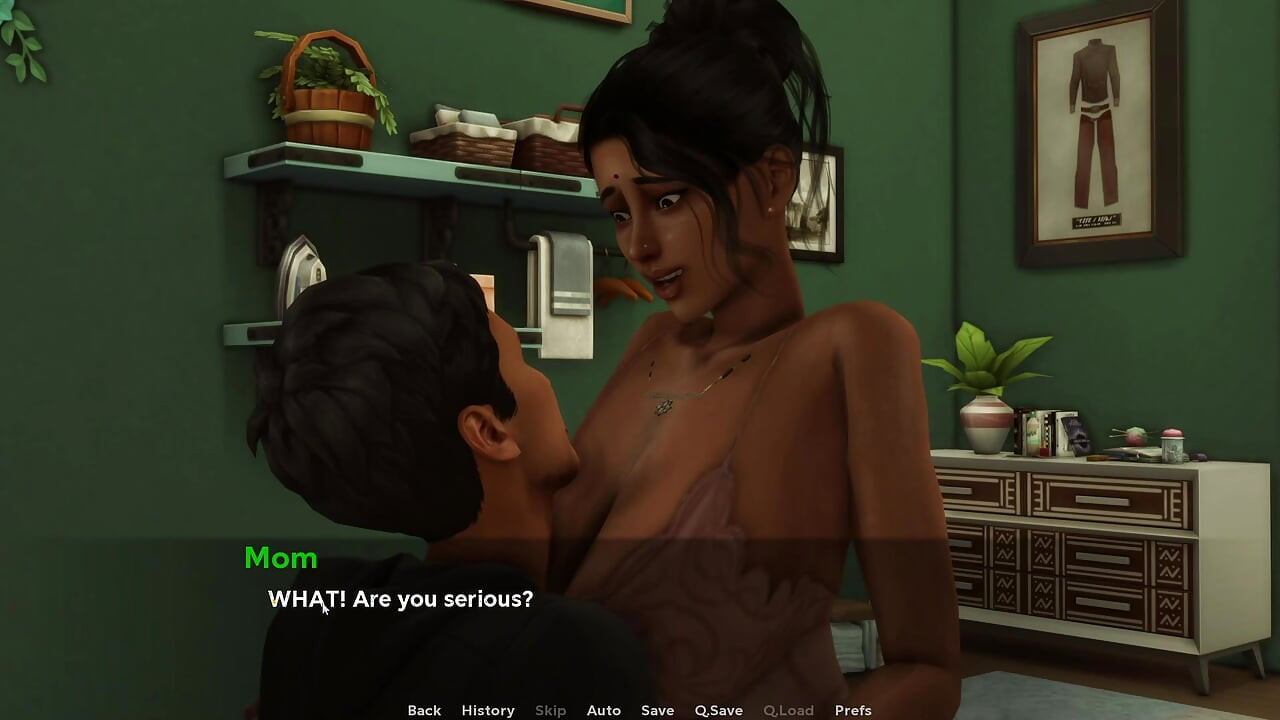Click Back to rewind the dialogue

pyautogui.click(x=424, y=710)
